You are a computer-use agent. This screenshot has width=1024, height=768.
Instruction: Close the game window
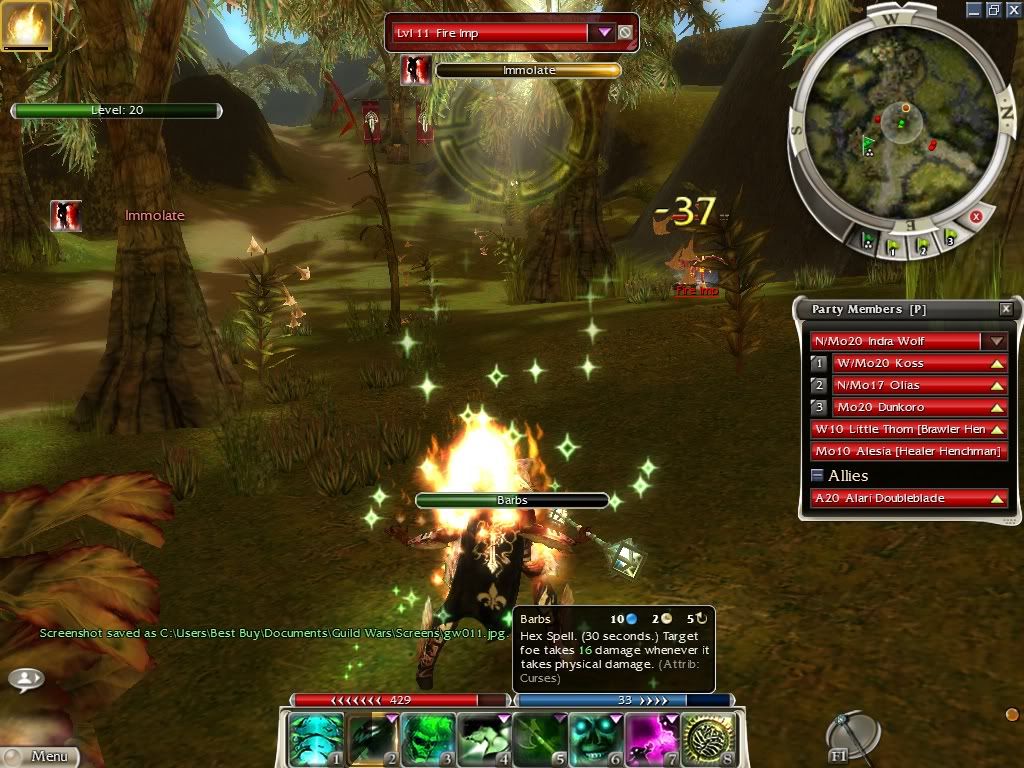(x=1013, y=9)
